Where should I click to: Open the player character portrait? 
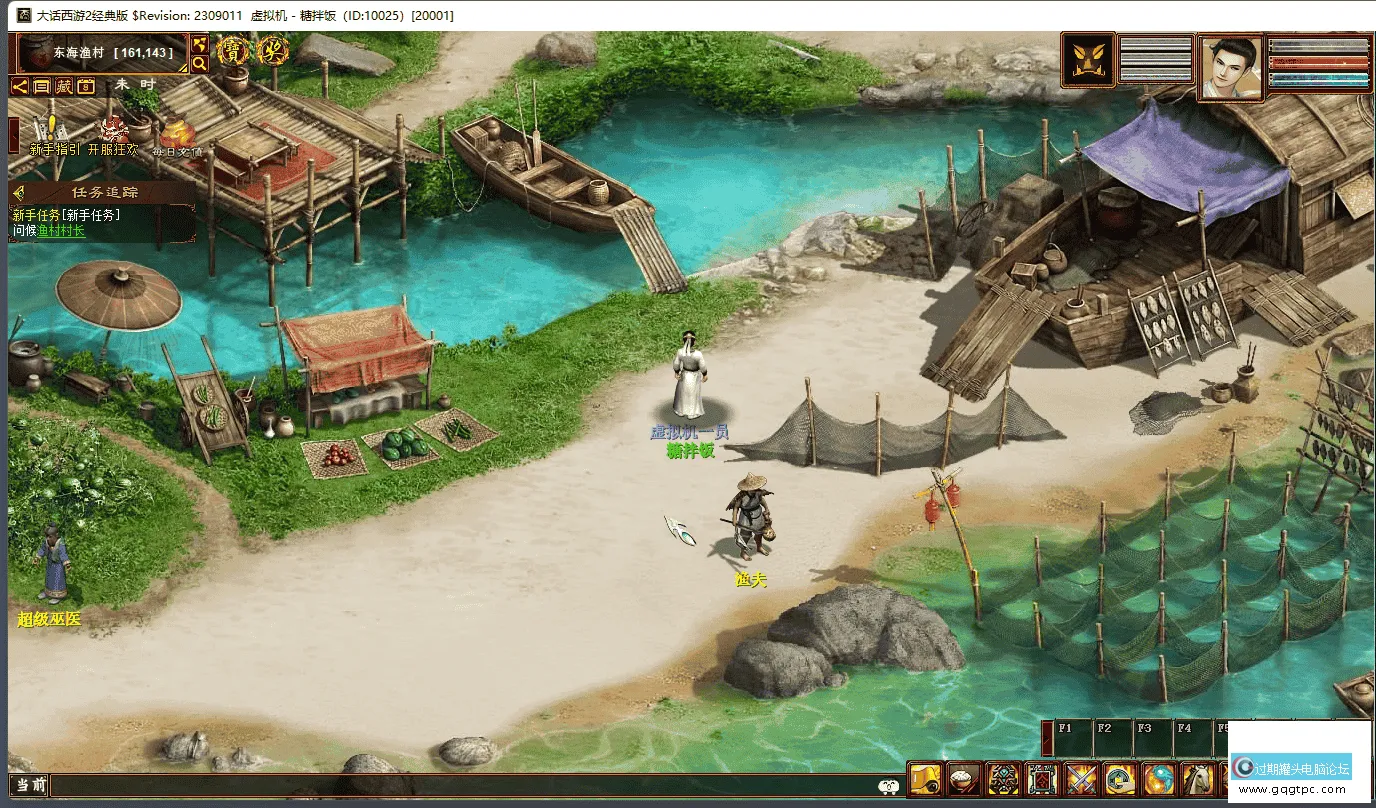pyautogui.click(x=1230, y=68)
